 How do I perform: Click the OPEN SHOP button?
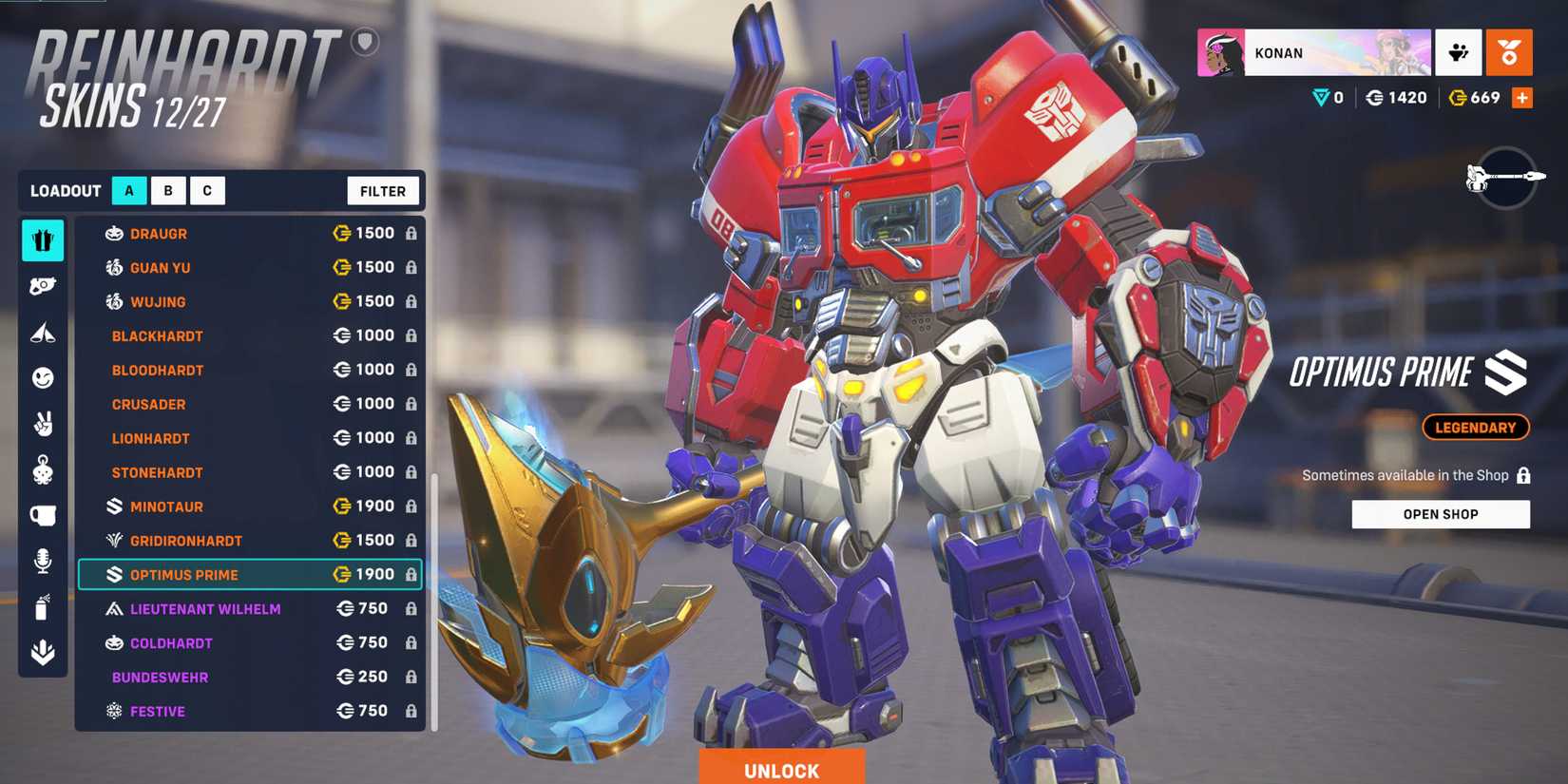pos(1441,514)
